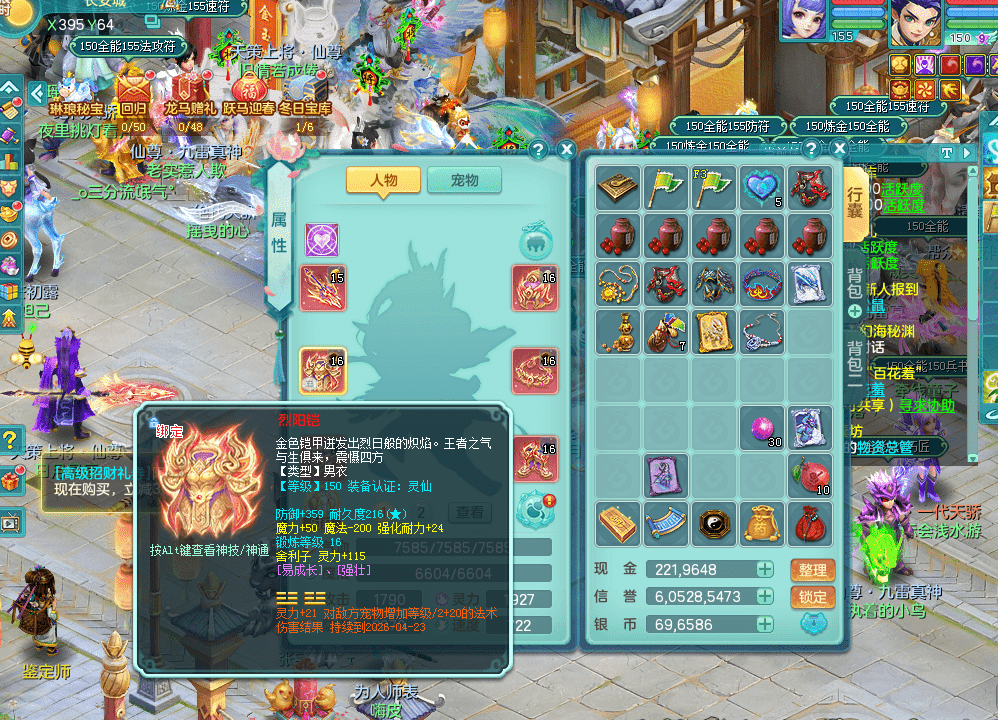Viewport: 998px width, 720px height.
Task: Open the 跃马迎春 lucky bag event
Action: (248, 88)
